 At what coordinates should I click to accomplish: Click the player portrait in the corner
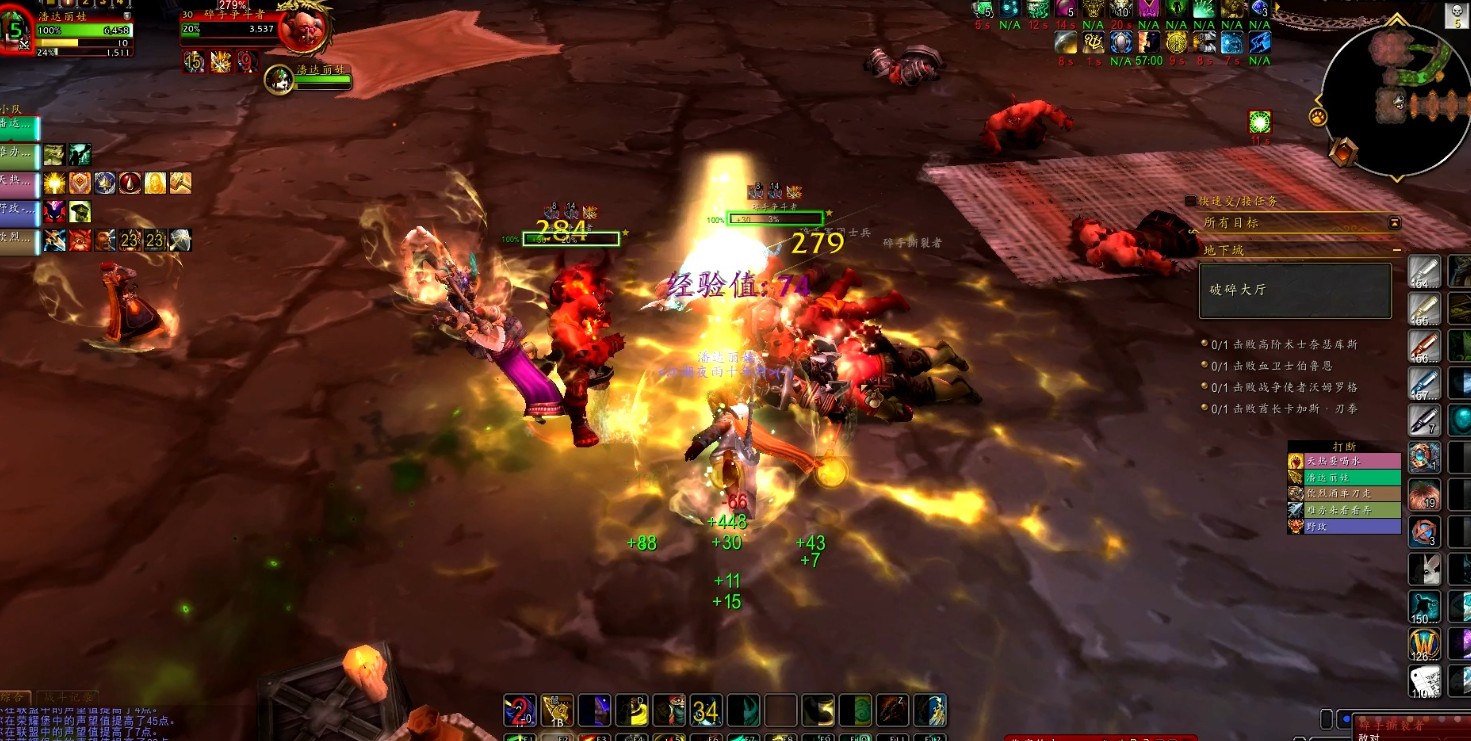(x=17, y=30)
